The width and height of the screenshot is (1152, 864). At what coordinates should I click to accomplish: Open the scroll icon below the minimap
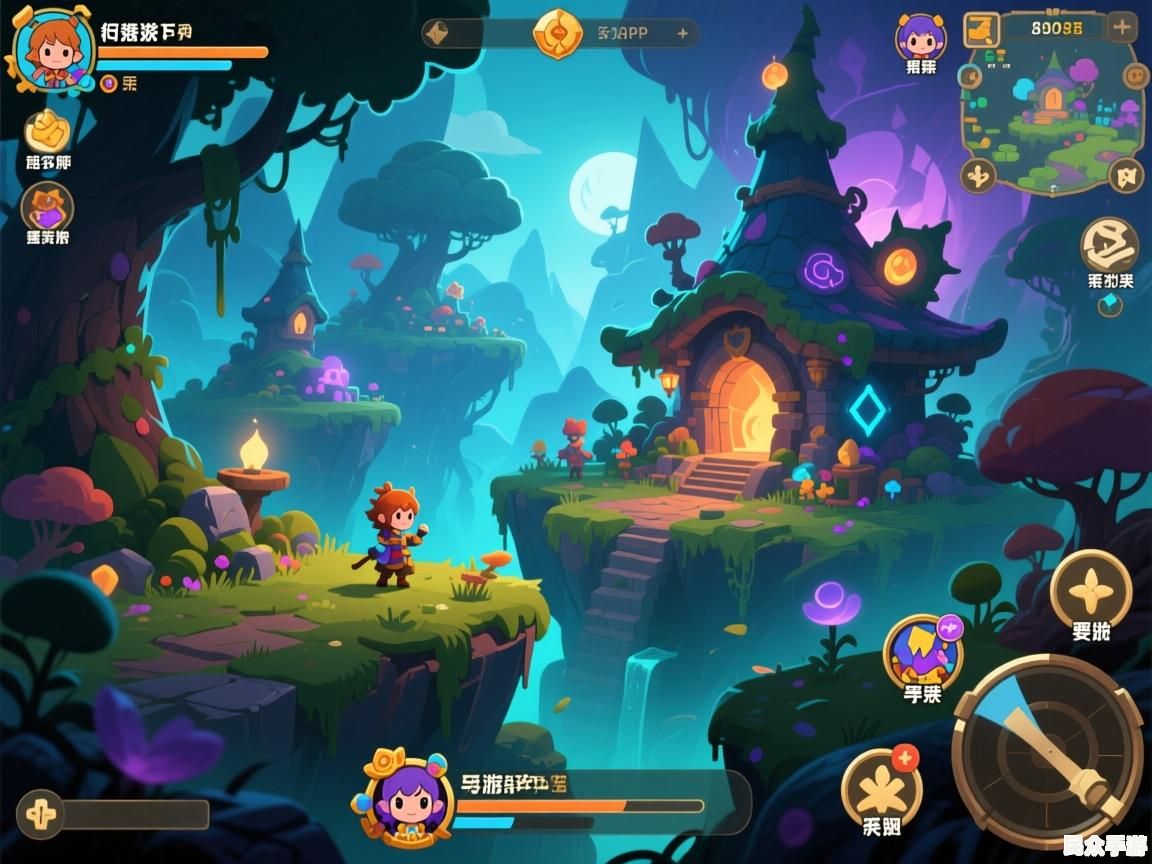(x=1110, y=245)
